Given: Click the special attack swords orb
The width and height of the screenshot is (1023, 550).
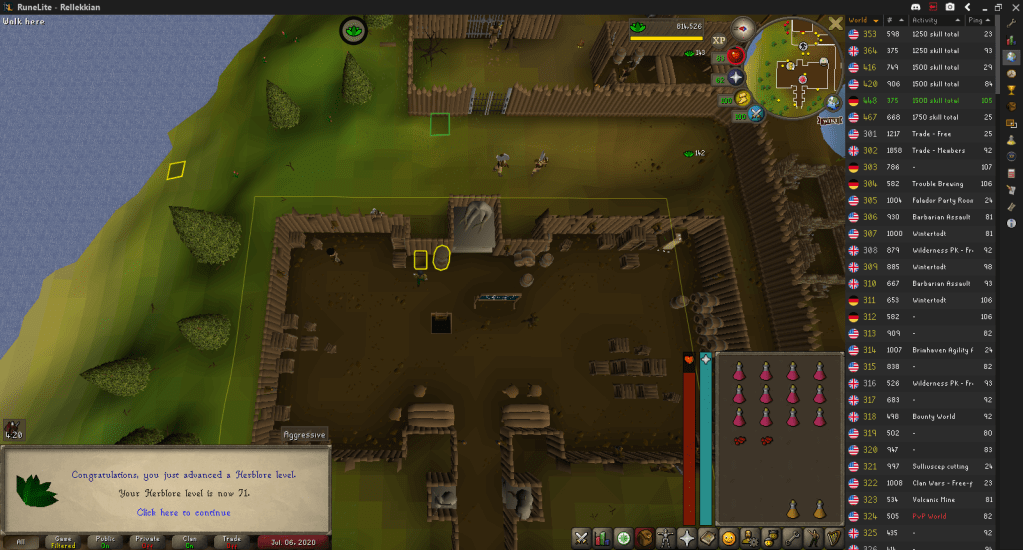Looking at the screenshot, I should coord(756,113).
